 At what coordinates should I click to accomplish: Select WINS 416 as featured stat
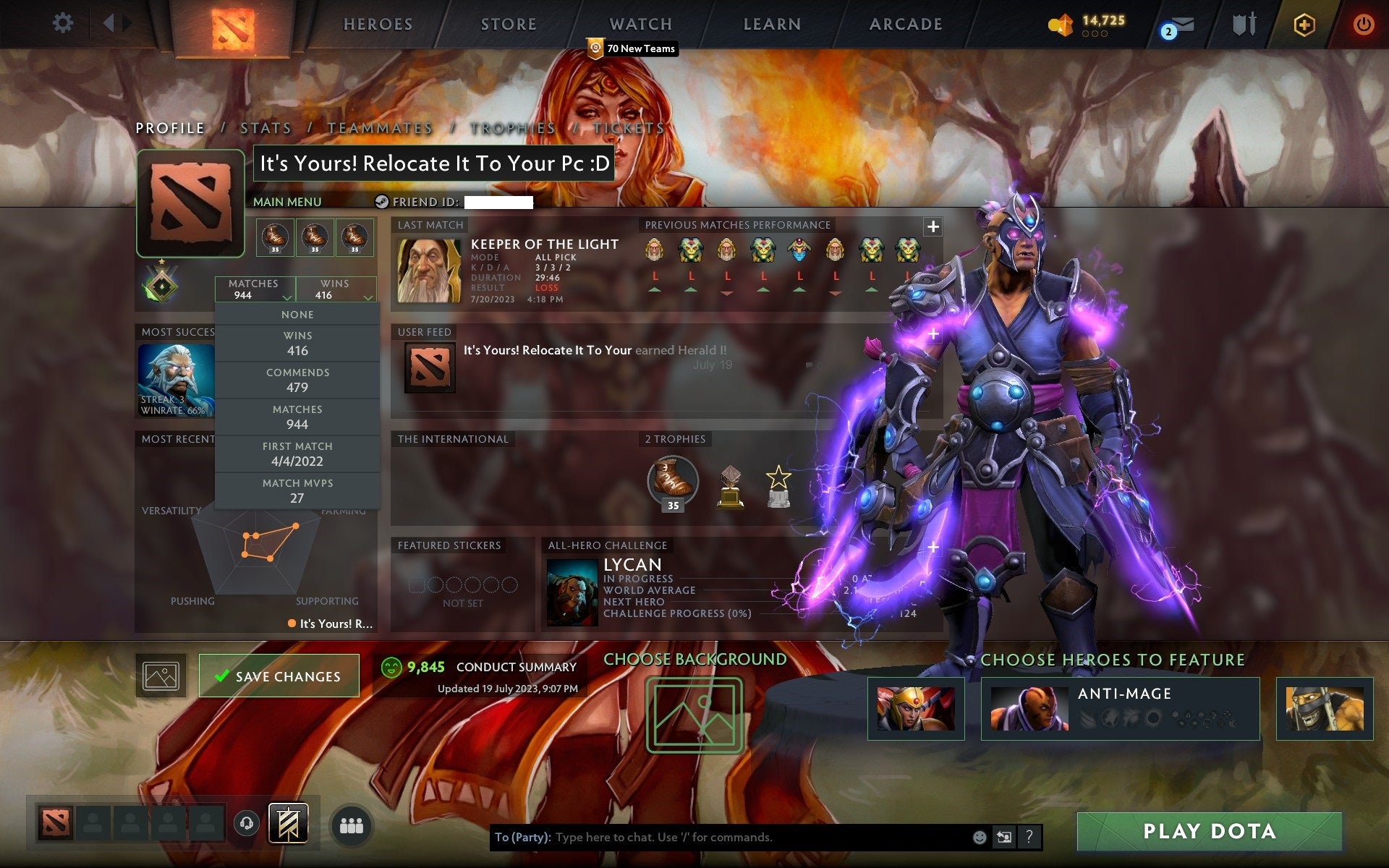298,343
